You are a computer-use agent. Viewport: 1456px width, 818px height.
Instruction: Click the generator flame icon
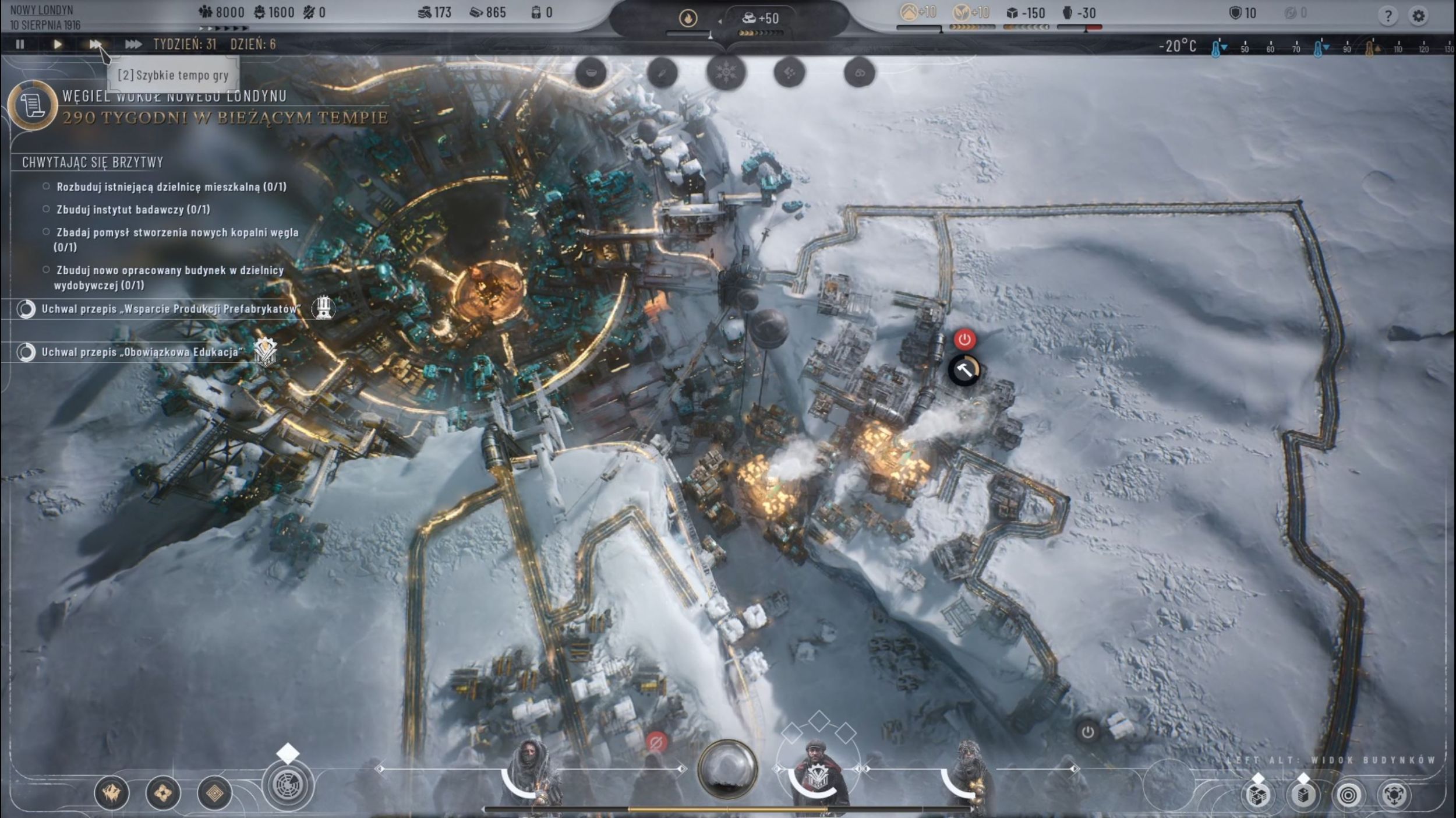pyautogui.click(x=688, y=19)
